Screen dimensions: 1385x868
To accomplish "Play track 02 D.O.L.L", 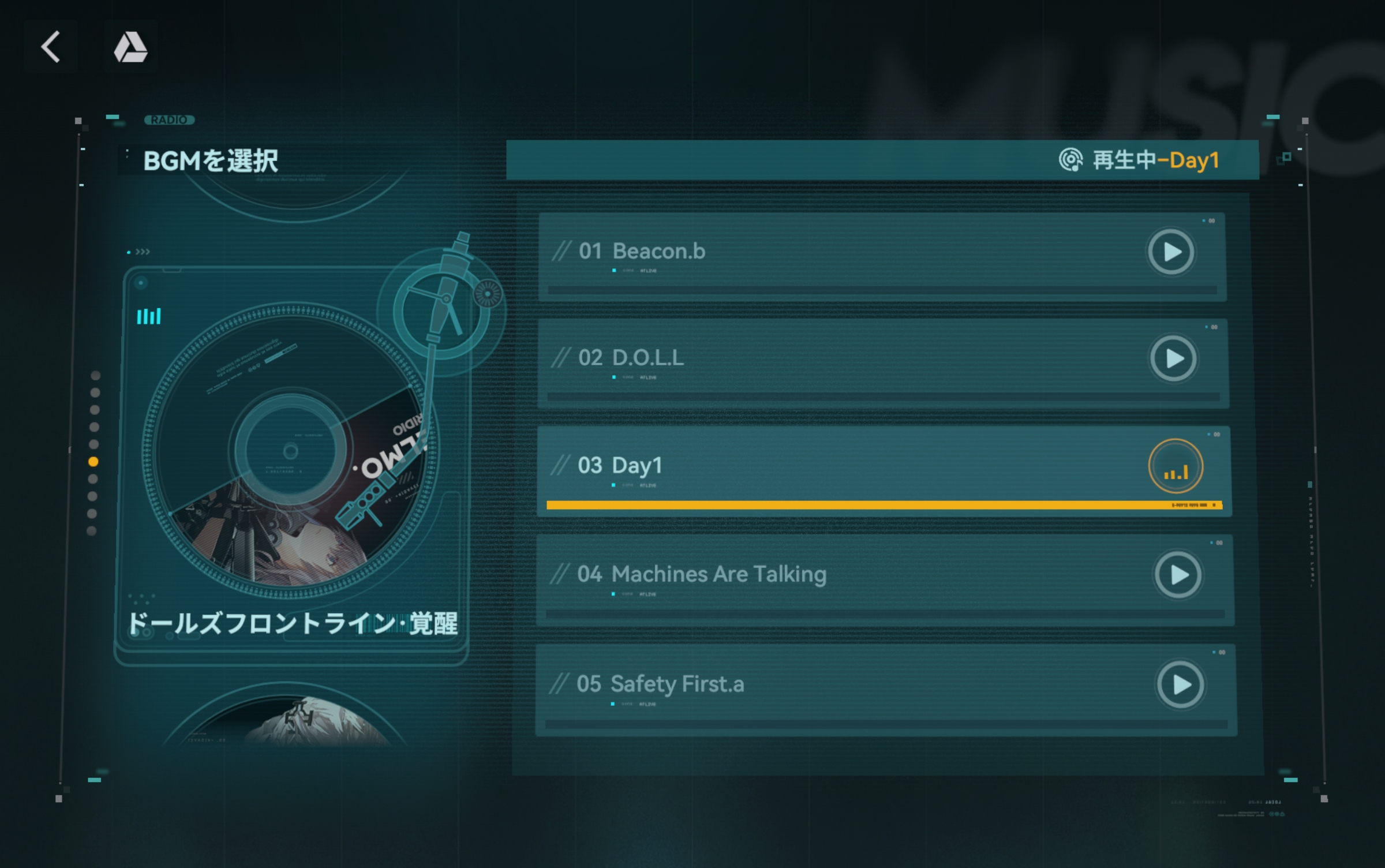I will [1173, 359].
